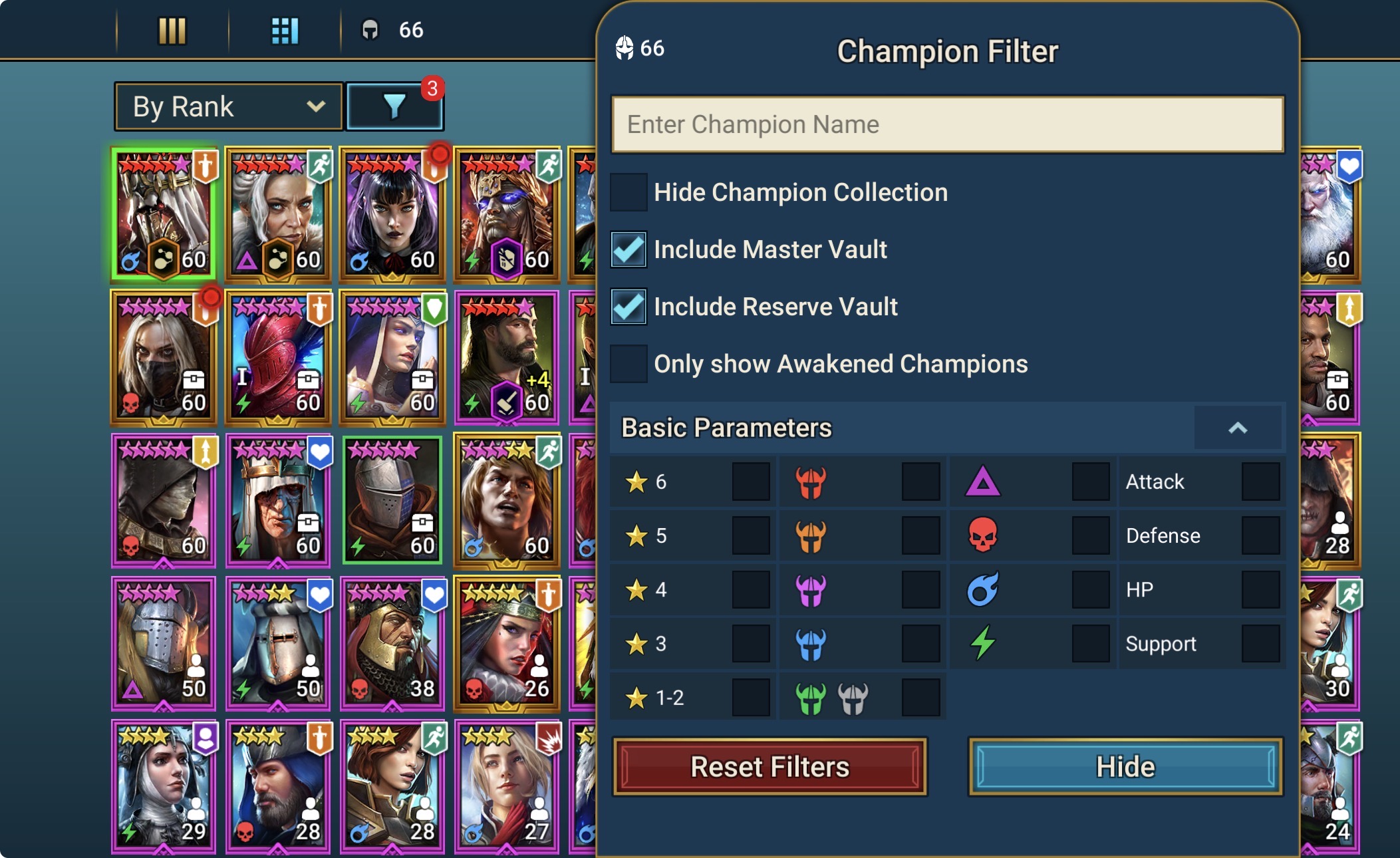The image size is (1400, 858).
Task: Click the Enter Champion Name field
Action: 946,124
